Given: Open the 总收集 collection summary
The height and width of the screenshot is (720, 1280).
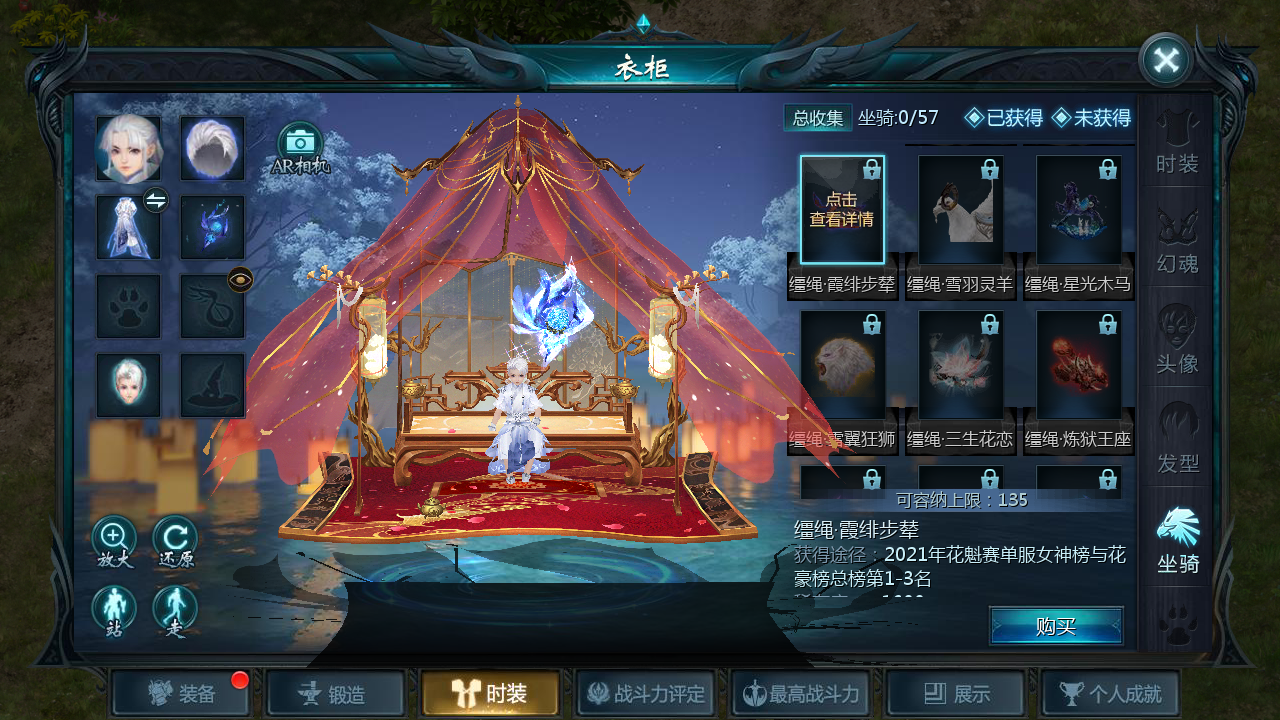Looking at the screenshot, I should point(818,118).
